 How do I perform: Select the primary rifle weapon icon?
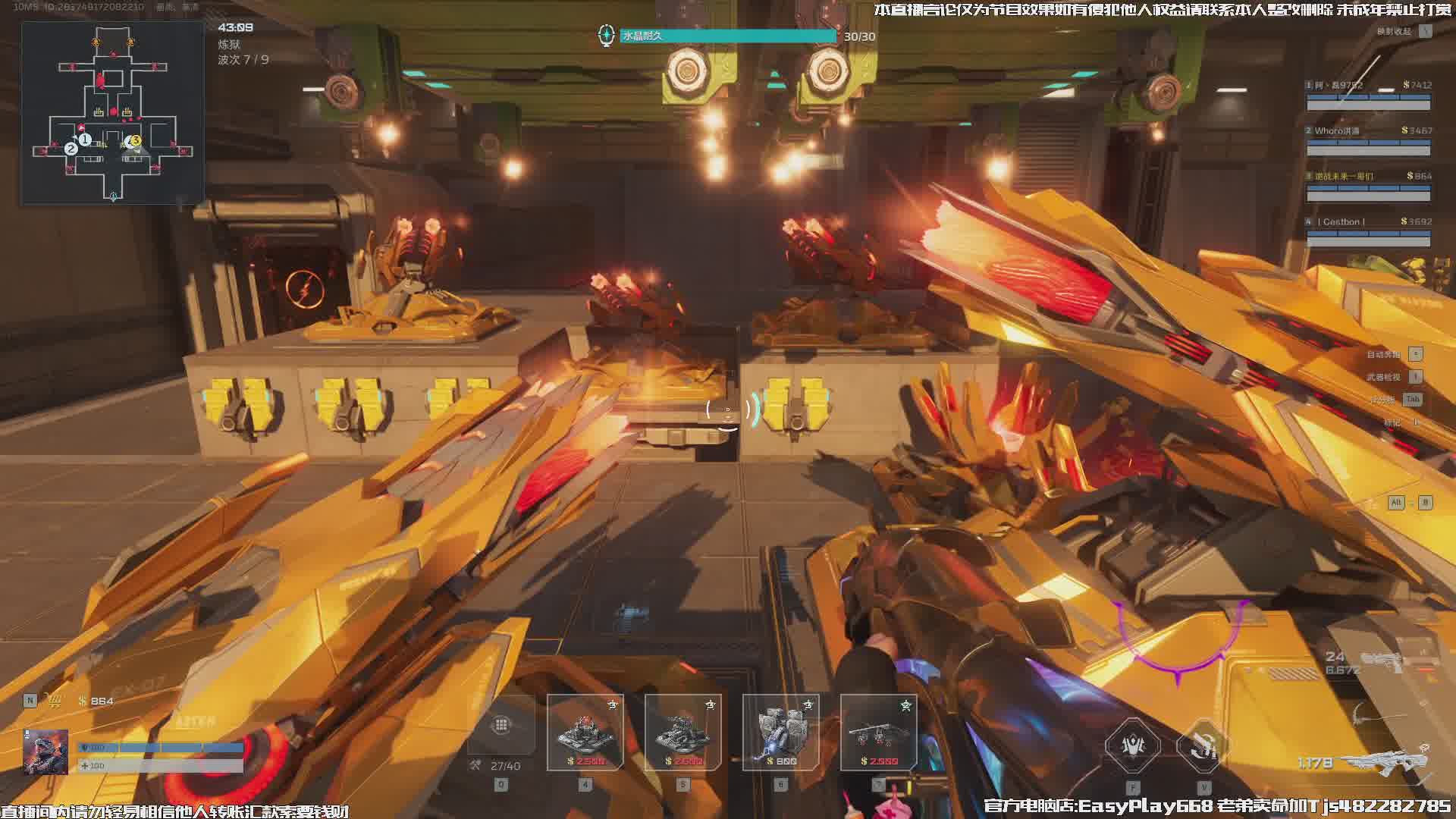click(x=1386, y=759)
